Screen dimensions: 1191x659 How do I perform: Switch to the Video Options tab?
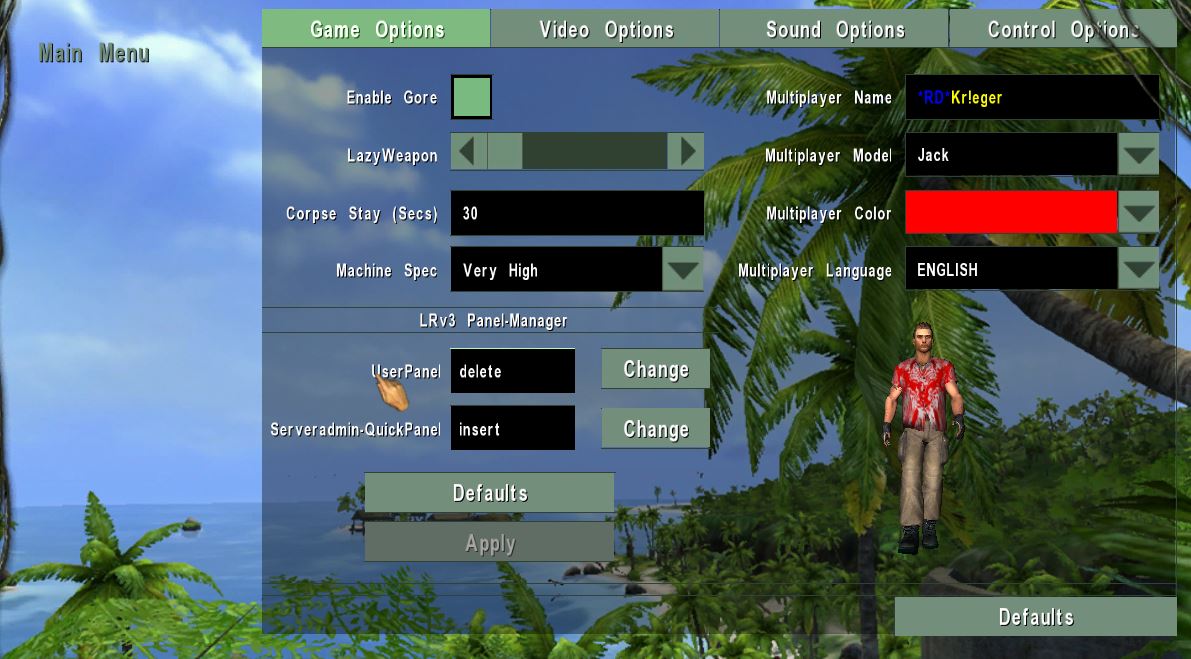click(606, 30)
